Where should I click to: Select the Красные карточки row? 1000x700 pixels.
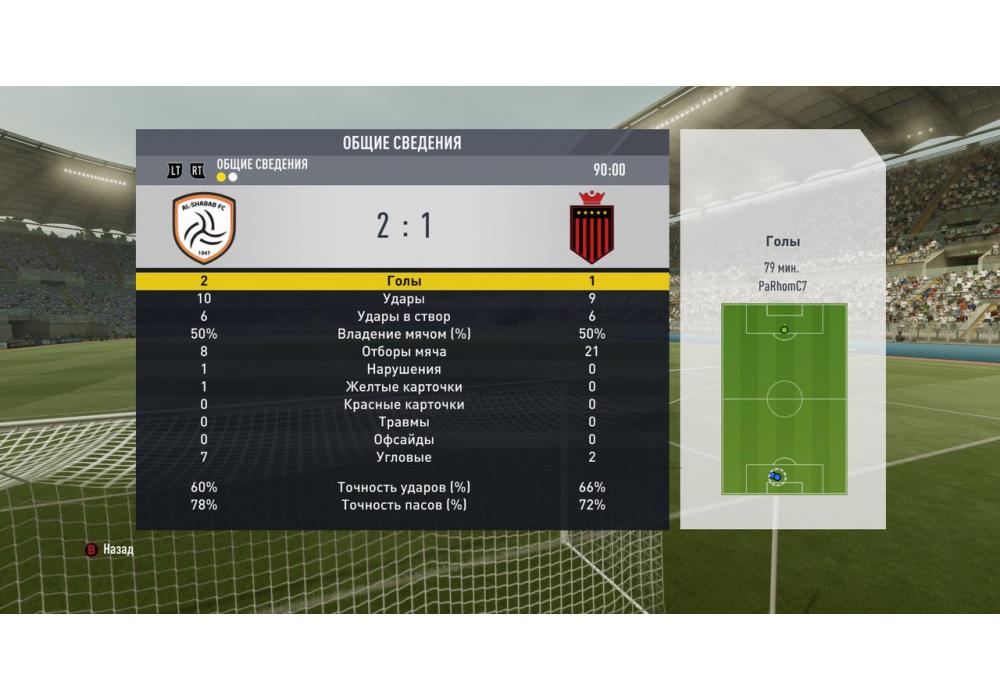(x=403, y=405)
